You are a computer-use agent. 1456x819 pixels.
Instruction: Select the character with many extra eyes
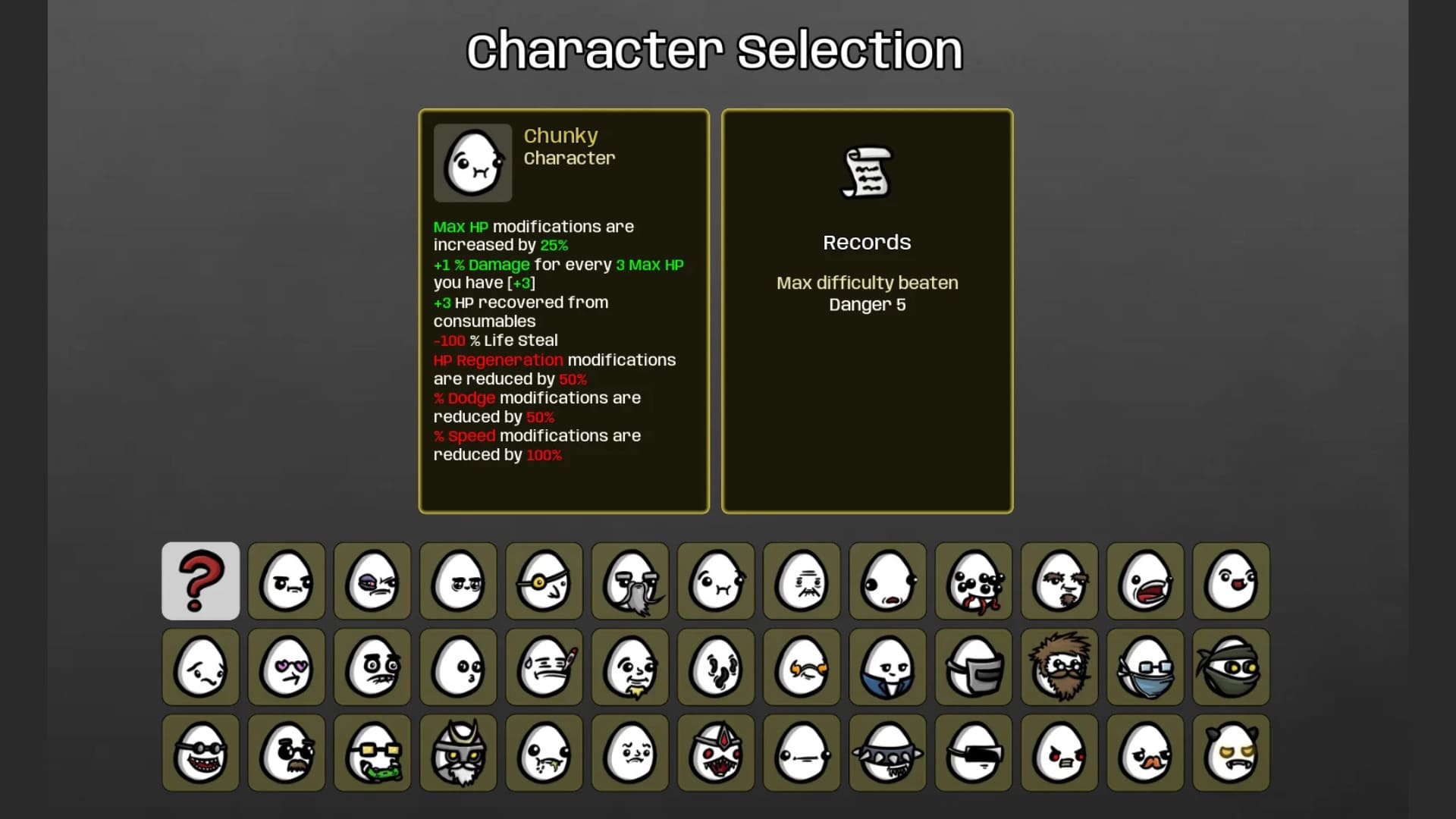click(974, 582)
